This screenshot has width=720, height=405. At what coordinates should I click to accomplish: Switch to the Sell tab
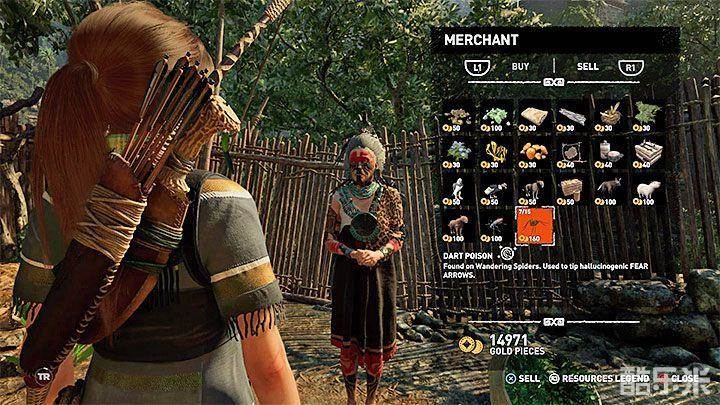(x=588, y=67)
